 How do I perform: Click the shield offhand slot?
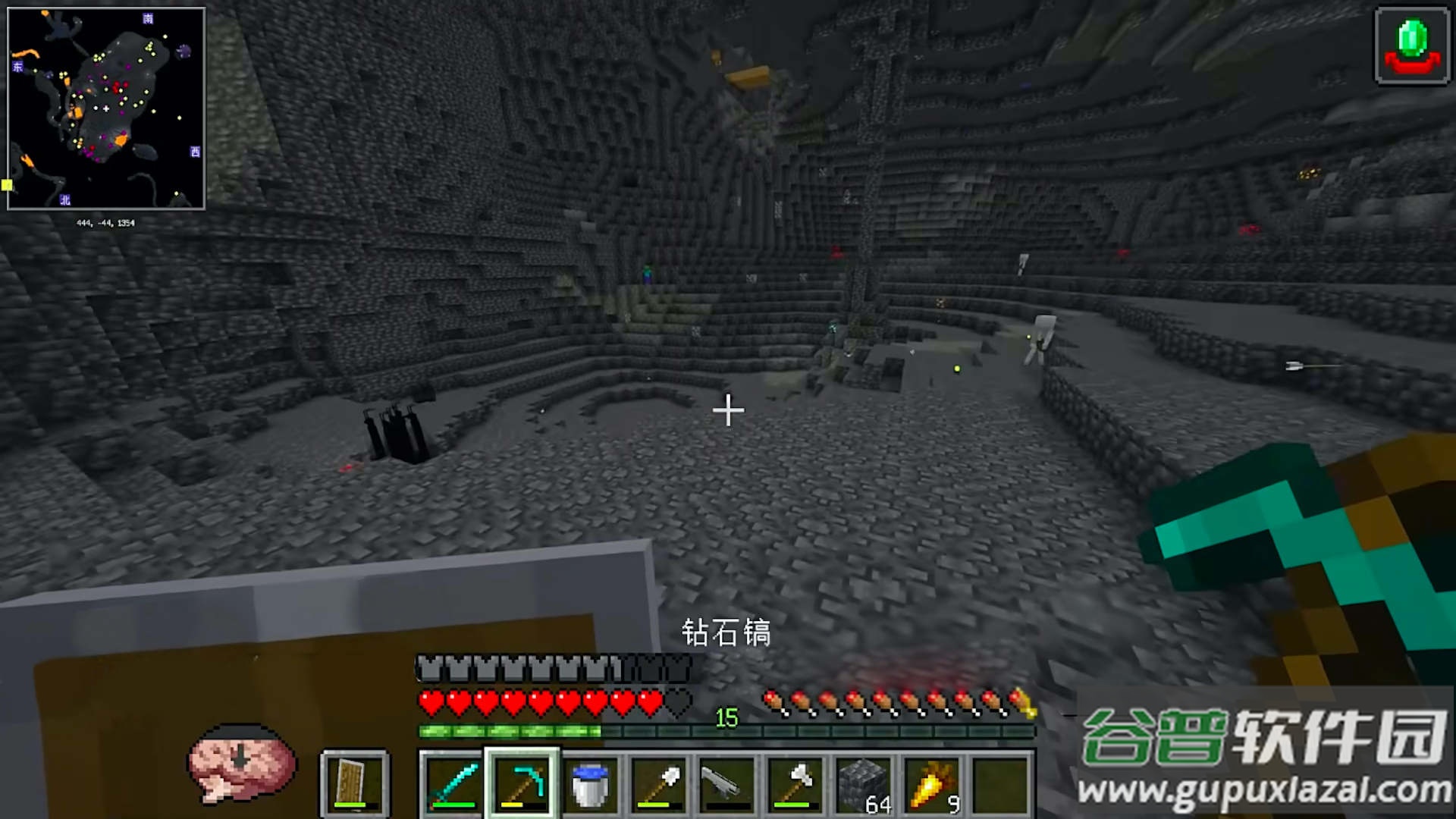354,784
